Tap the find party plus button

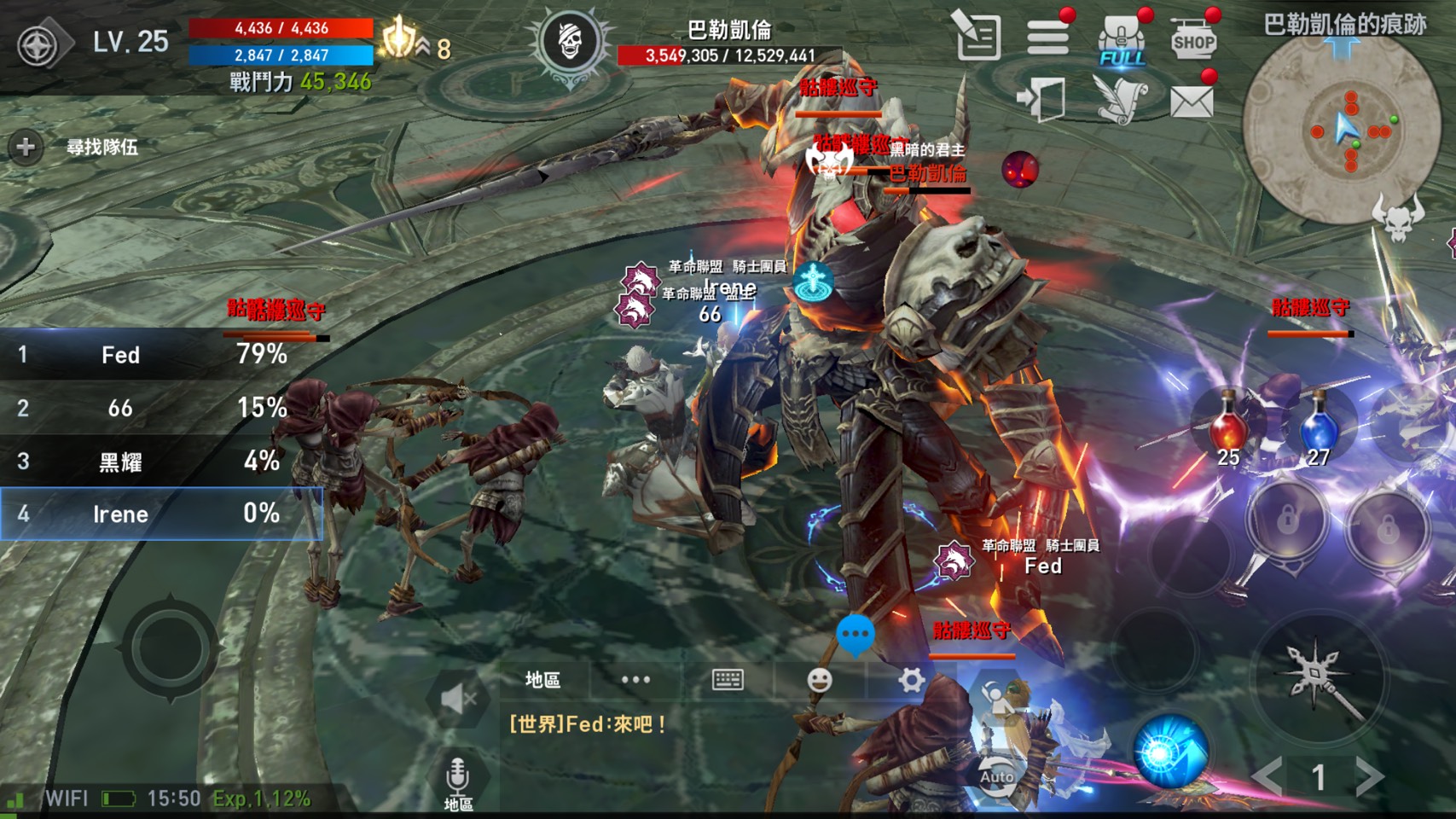(26, 148)
